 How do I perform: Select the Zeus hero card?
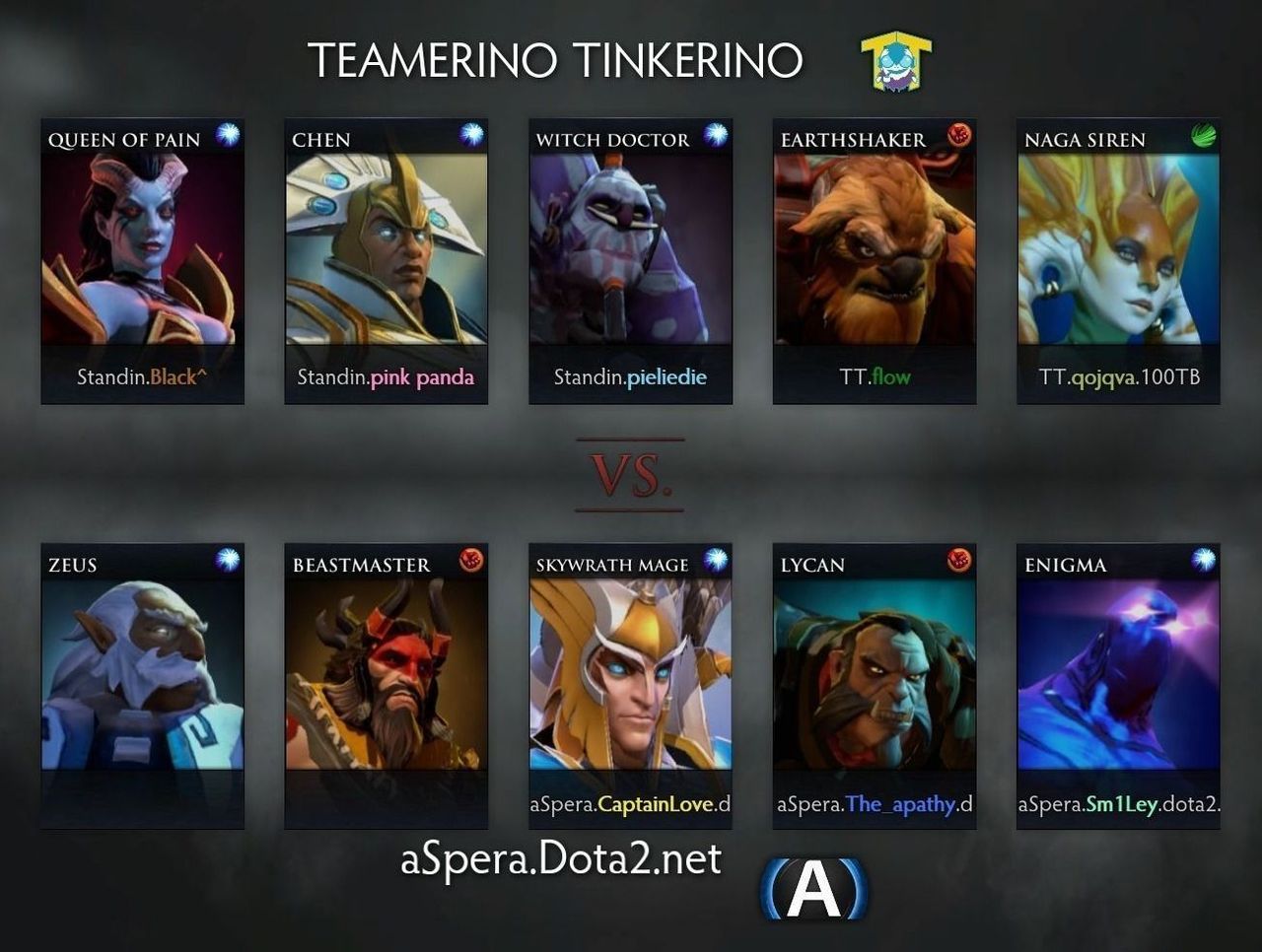coord(142,686)
